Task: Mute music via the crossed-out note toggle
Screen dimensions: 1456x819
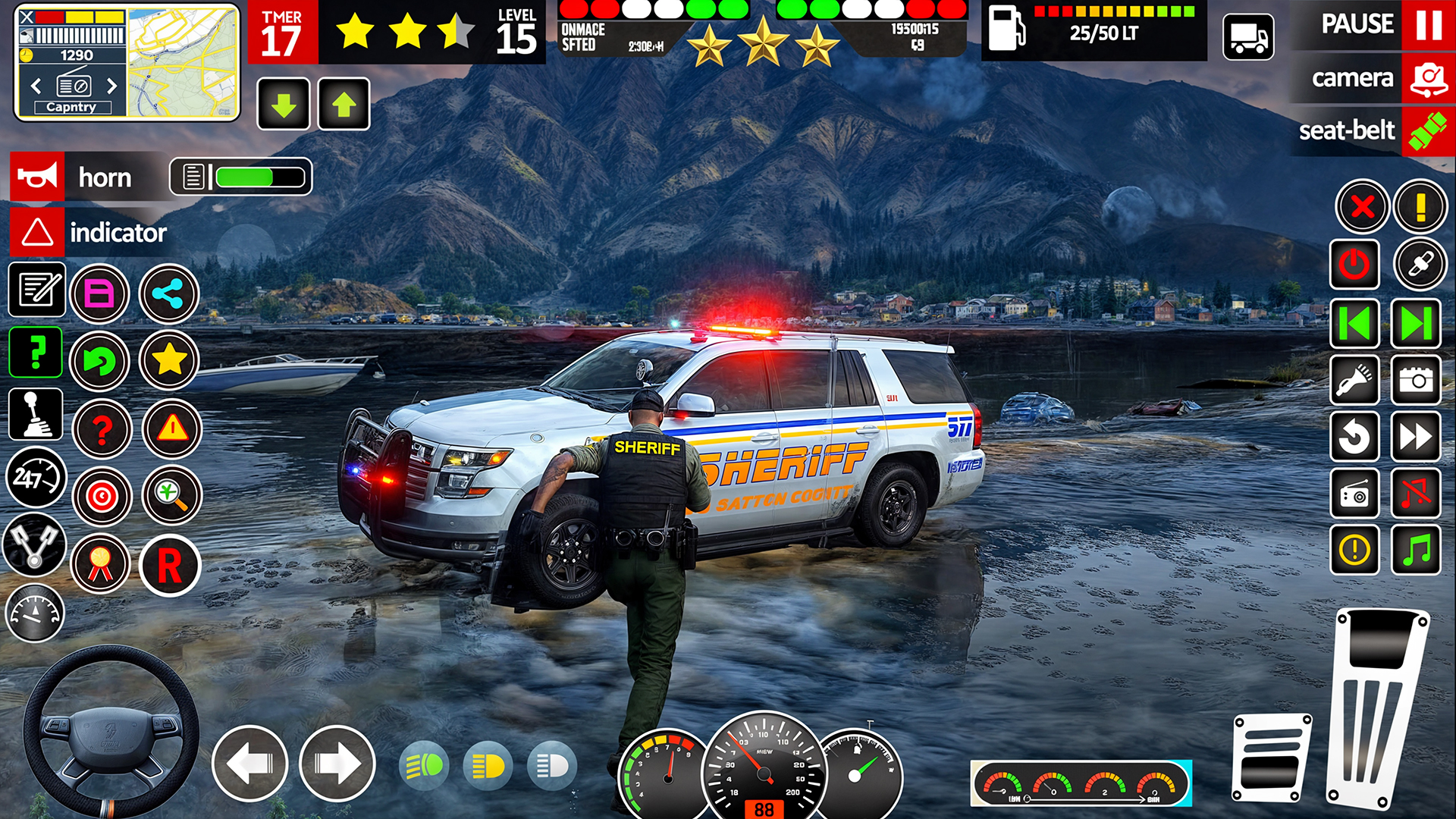Action: pyautogui.click(x=1415, y=494)
